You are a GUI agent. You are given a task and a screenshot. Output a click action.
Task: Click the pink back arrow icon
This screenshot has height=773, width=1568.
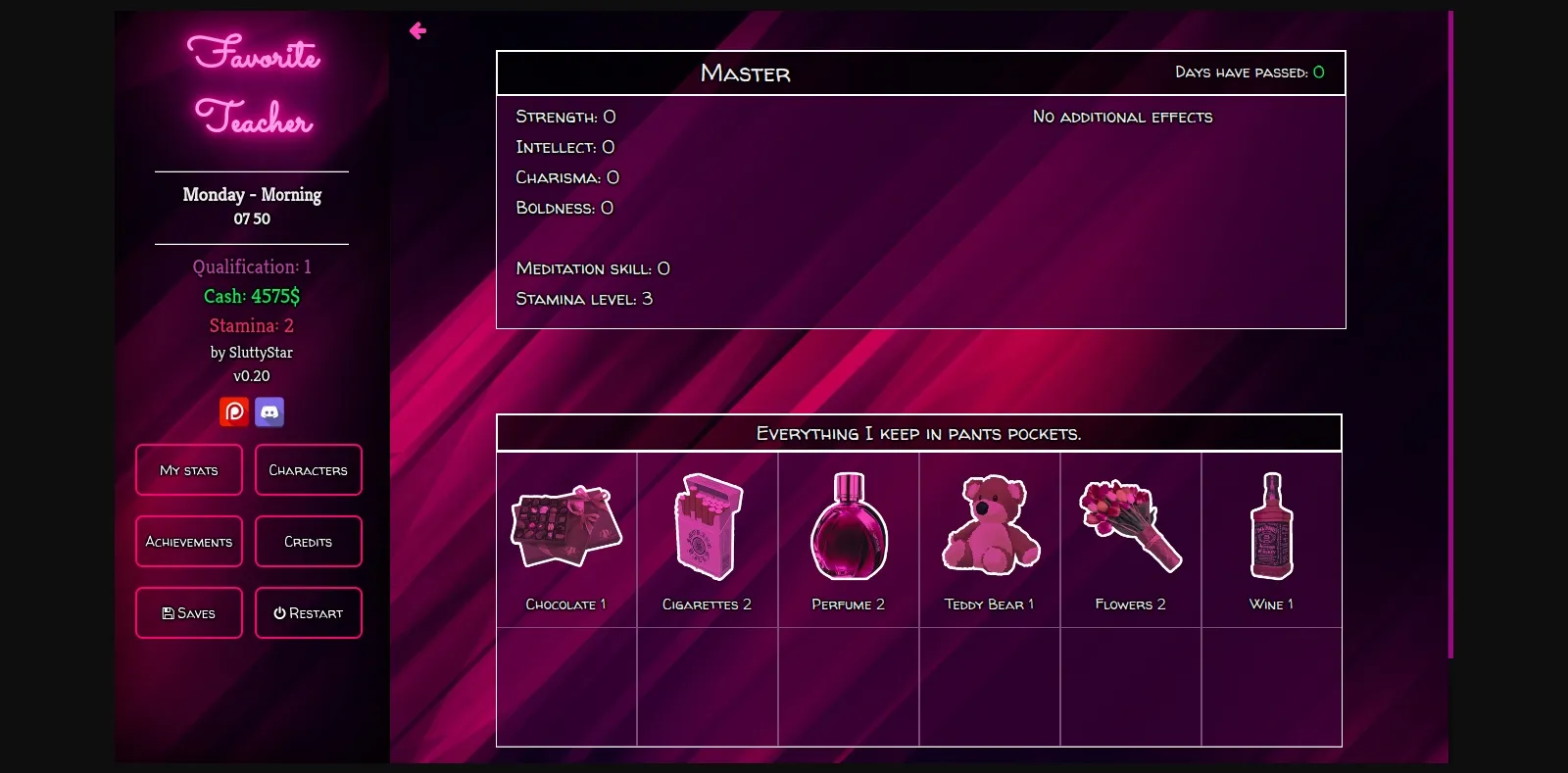click(x=417, y=30)
